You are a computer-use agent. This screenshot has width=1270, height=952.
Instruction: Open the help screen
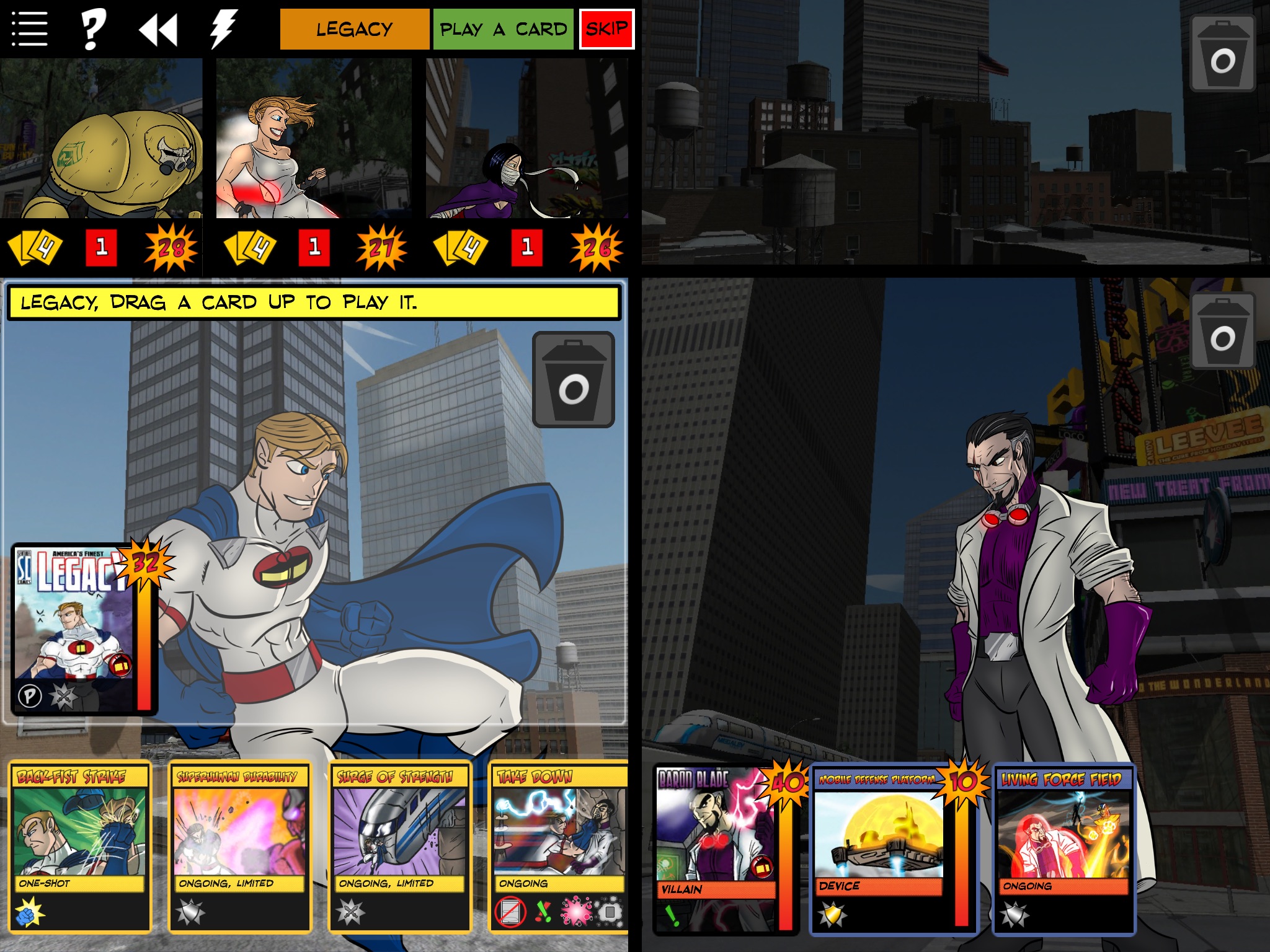point(92,28)
